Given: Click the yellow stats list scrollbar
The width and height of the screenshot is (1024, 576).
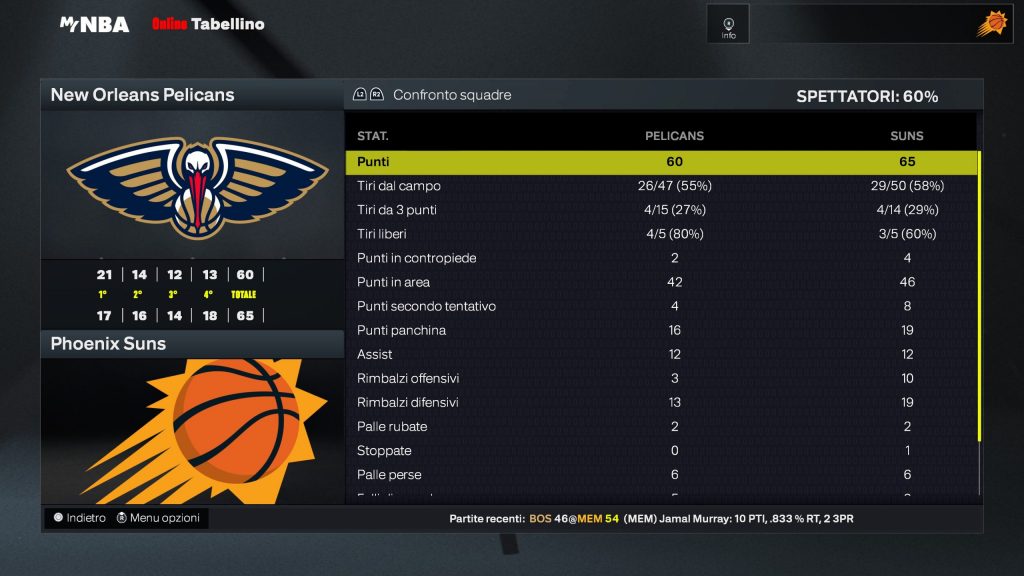Looking at the screenshot, I should 979,295.
